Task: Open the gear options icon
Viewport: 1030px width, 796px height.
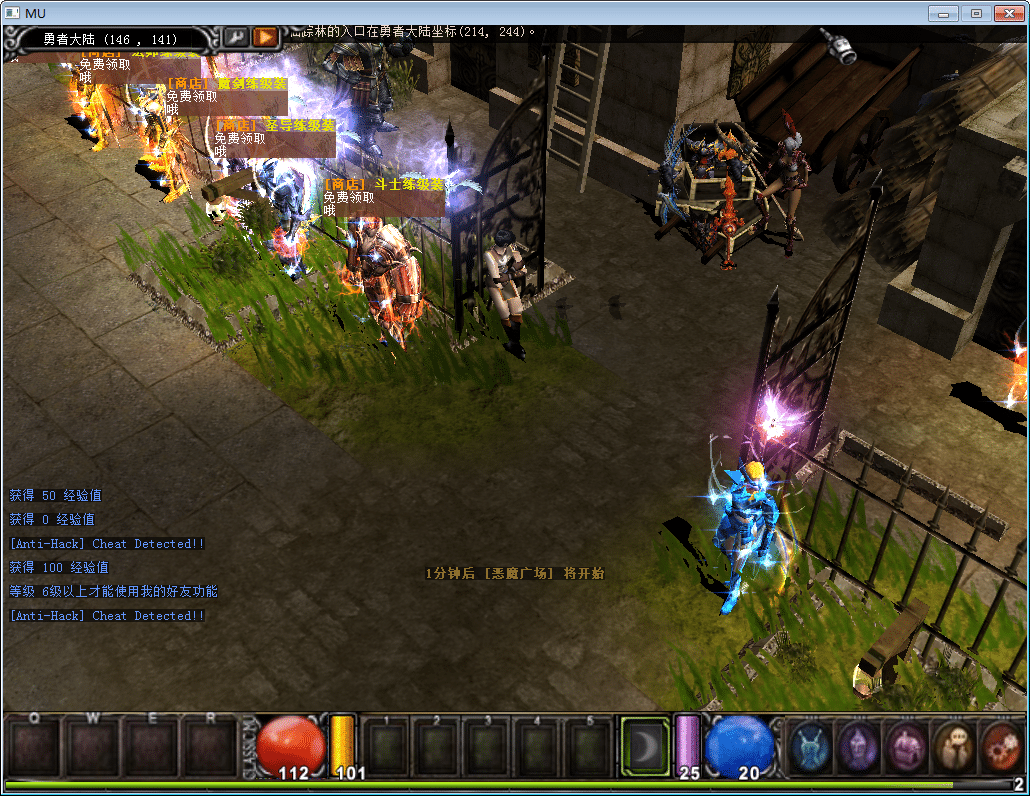Action: [1000, 746]
